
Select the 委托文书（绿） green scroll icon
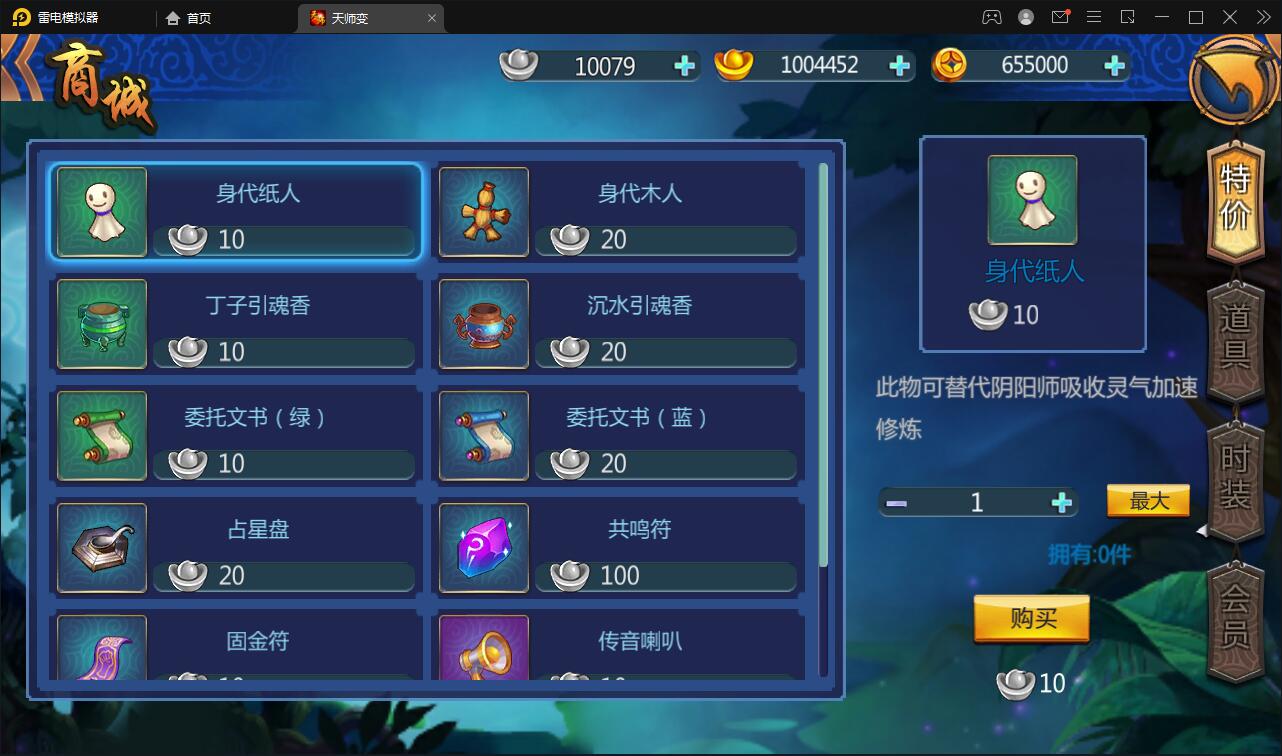pos(100,435)
